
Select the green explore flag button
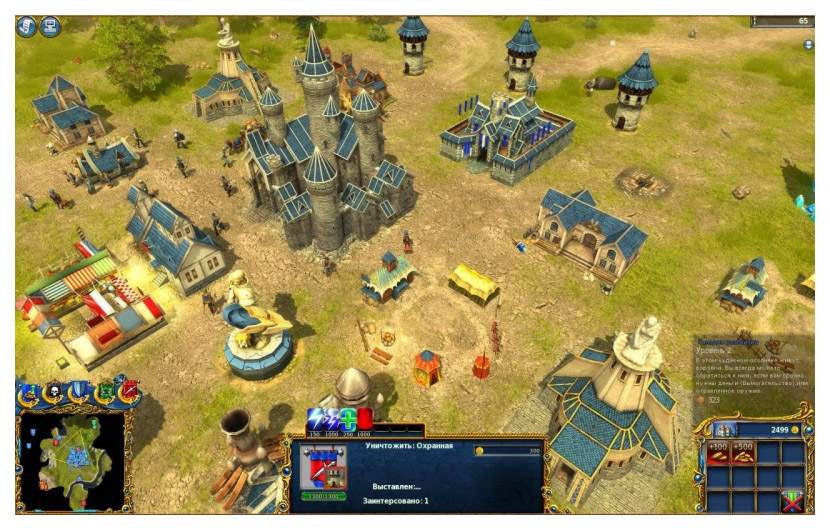pyautogui.click(x=103, y=392)
